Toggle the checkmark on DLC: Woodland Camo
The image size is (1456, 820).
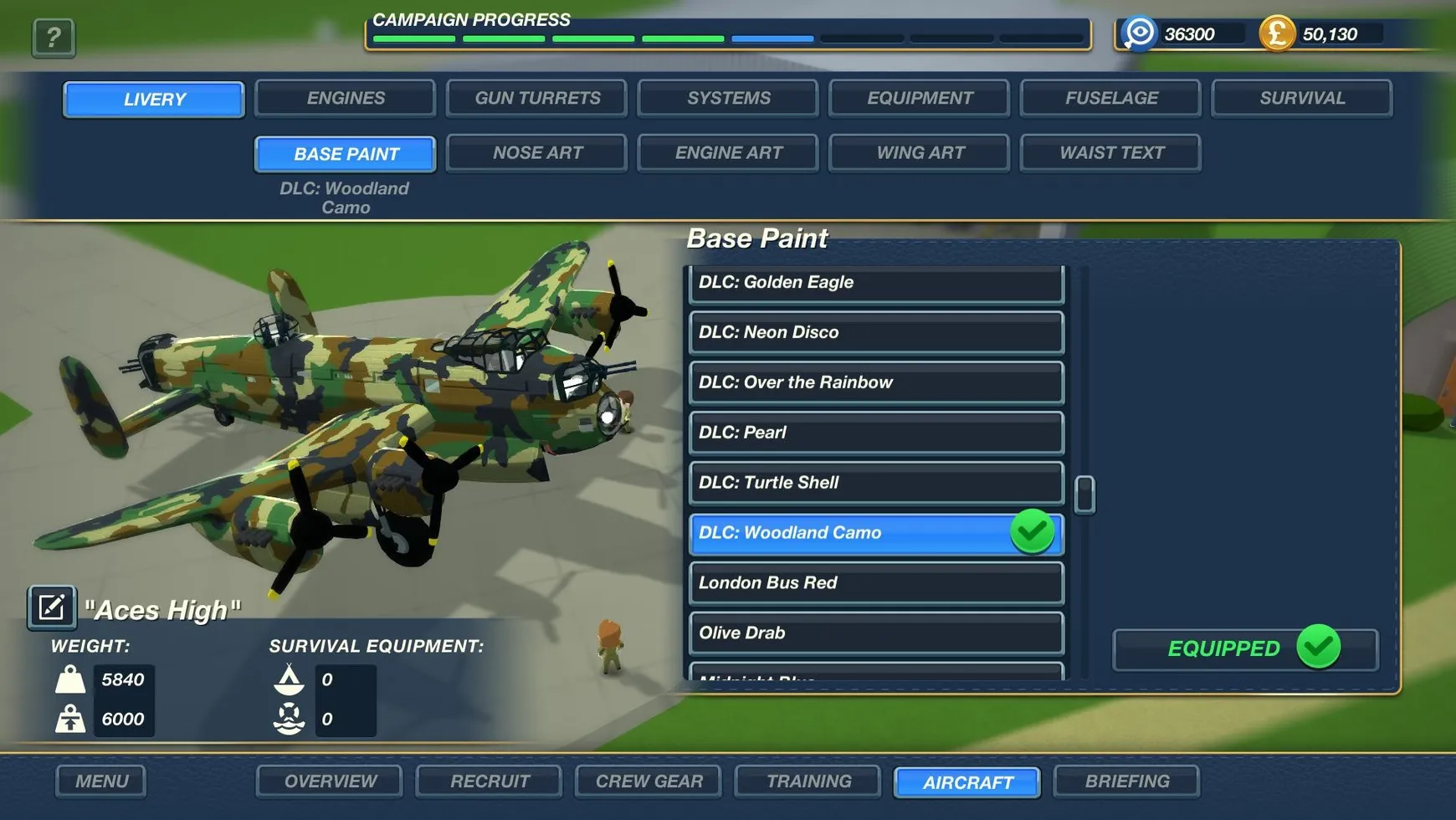point(1032,532)
